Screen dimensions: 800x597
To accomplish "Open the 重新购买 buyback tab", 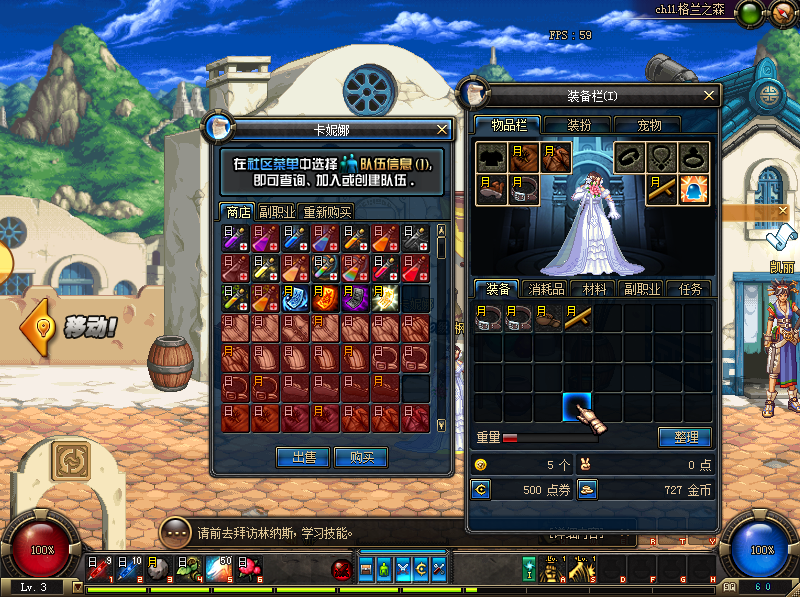I will click(326, 212).
